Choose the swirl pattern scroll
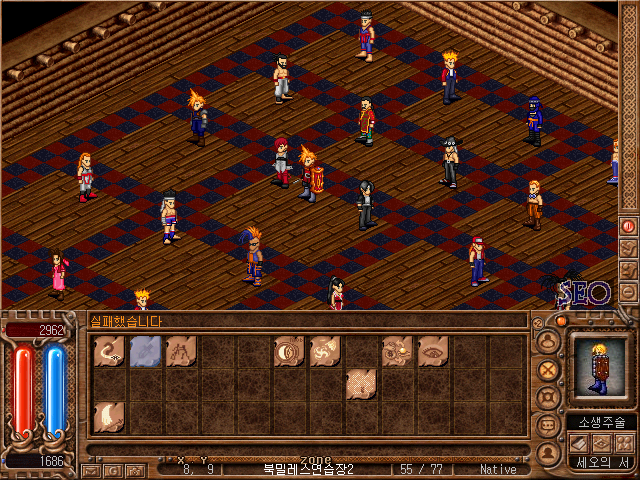The height and width of the screenshot is (480, 640). click(x=325, y=351)
